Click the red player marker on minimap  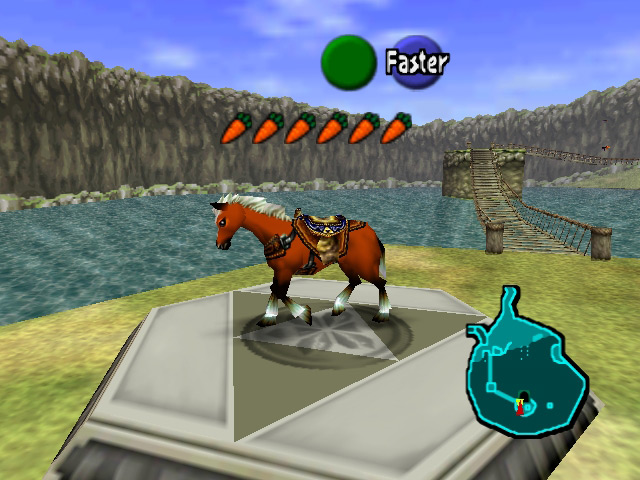520,405
